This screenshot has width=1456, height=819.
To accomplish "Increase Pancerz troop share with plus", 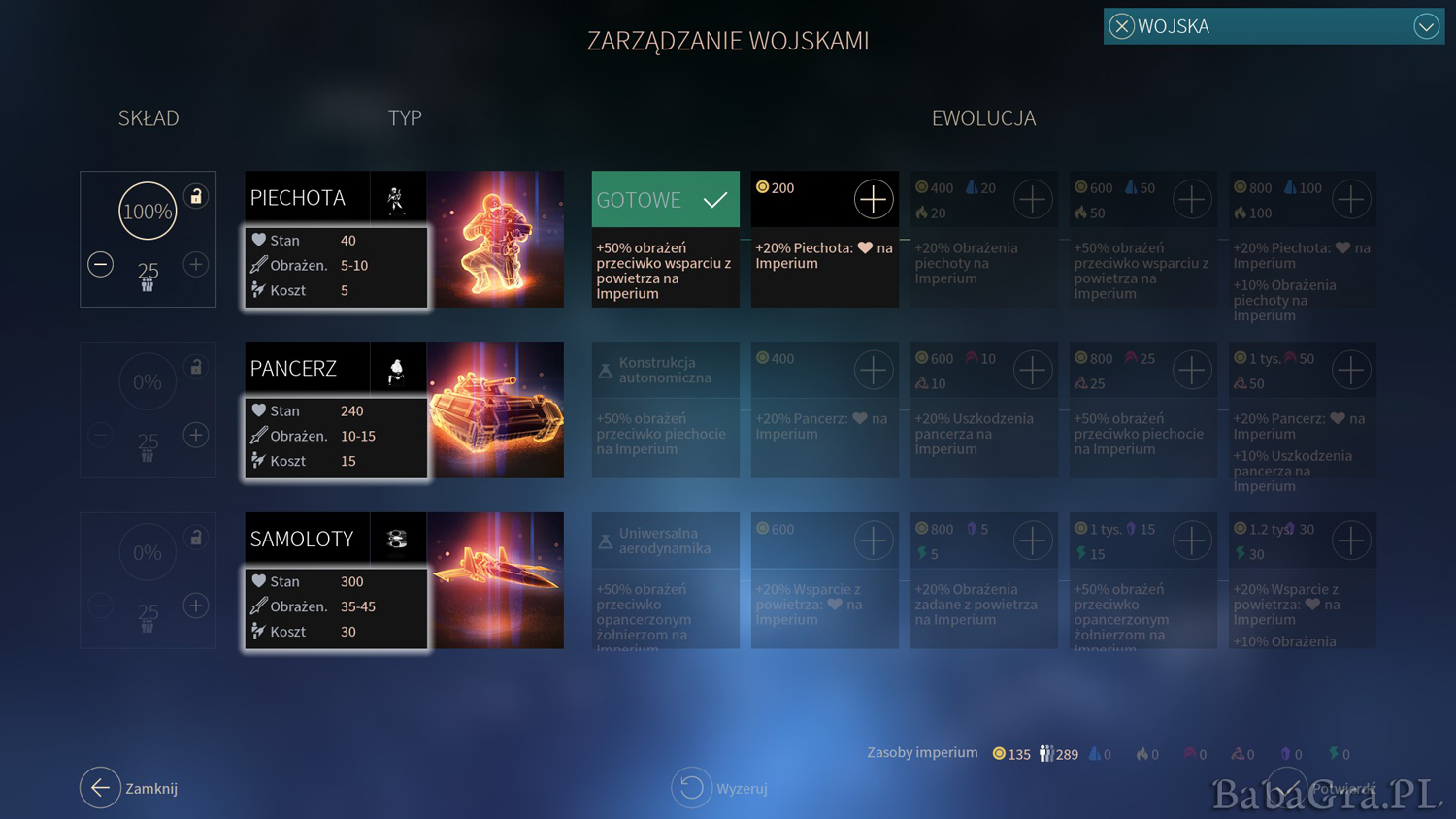I will coord(196,435).
